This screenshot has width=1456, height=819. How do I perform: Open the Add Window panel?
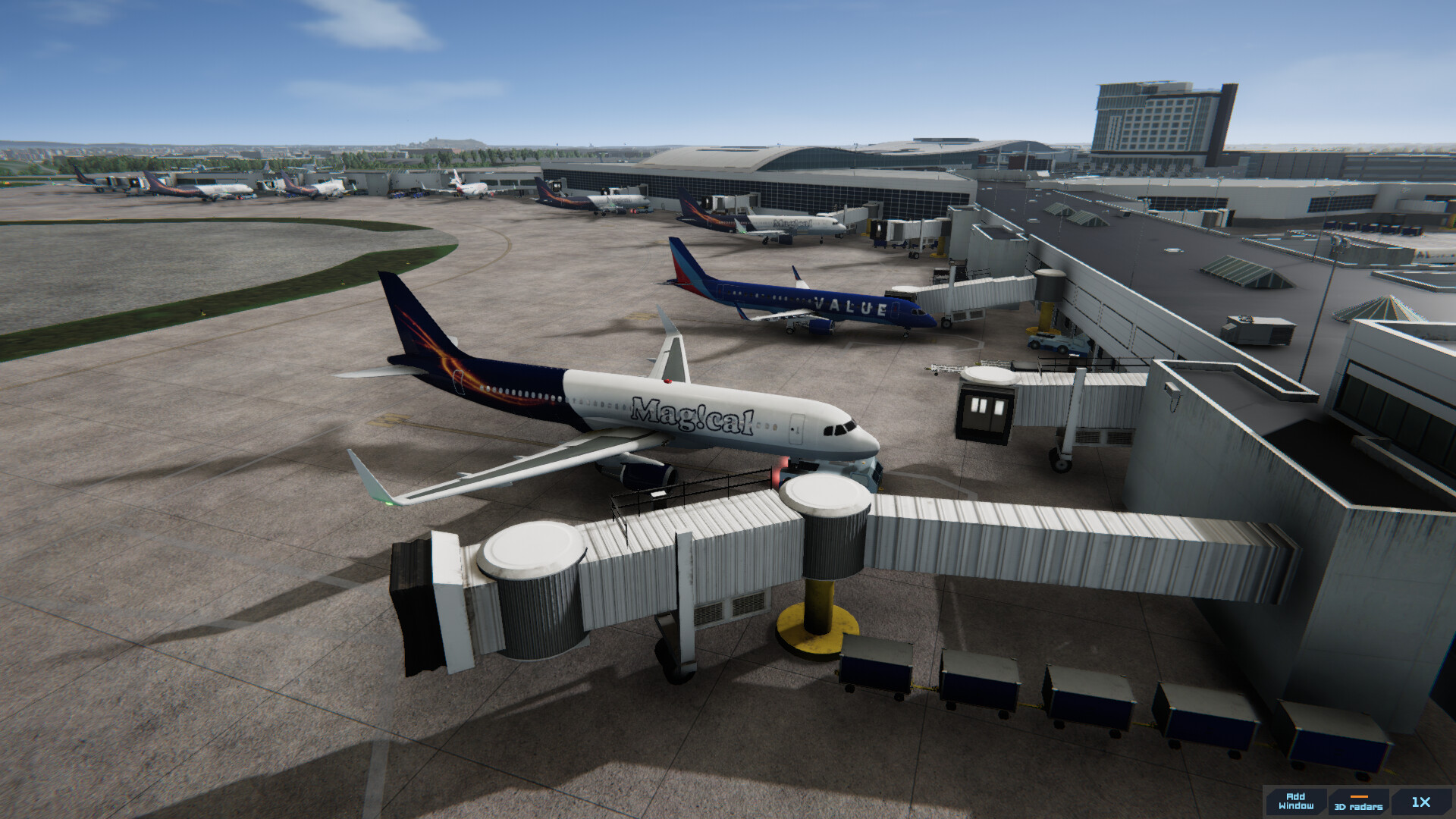click(x=1294, y=802)
